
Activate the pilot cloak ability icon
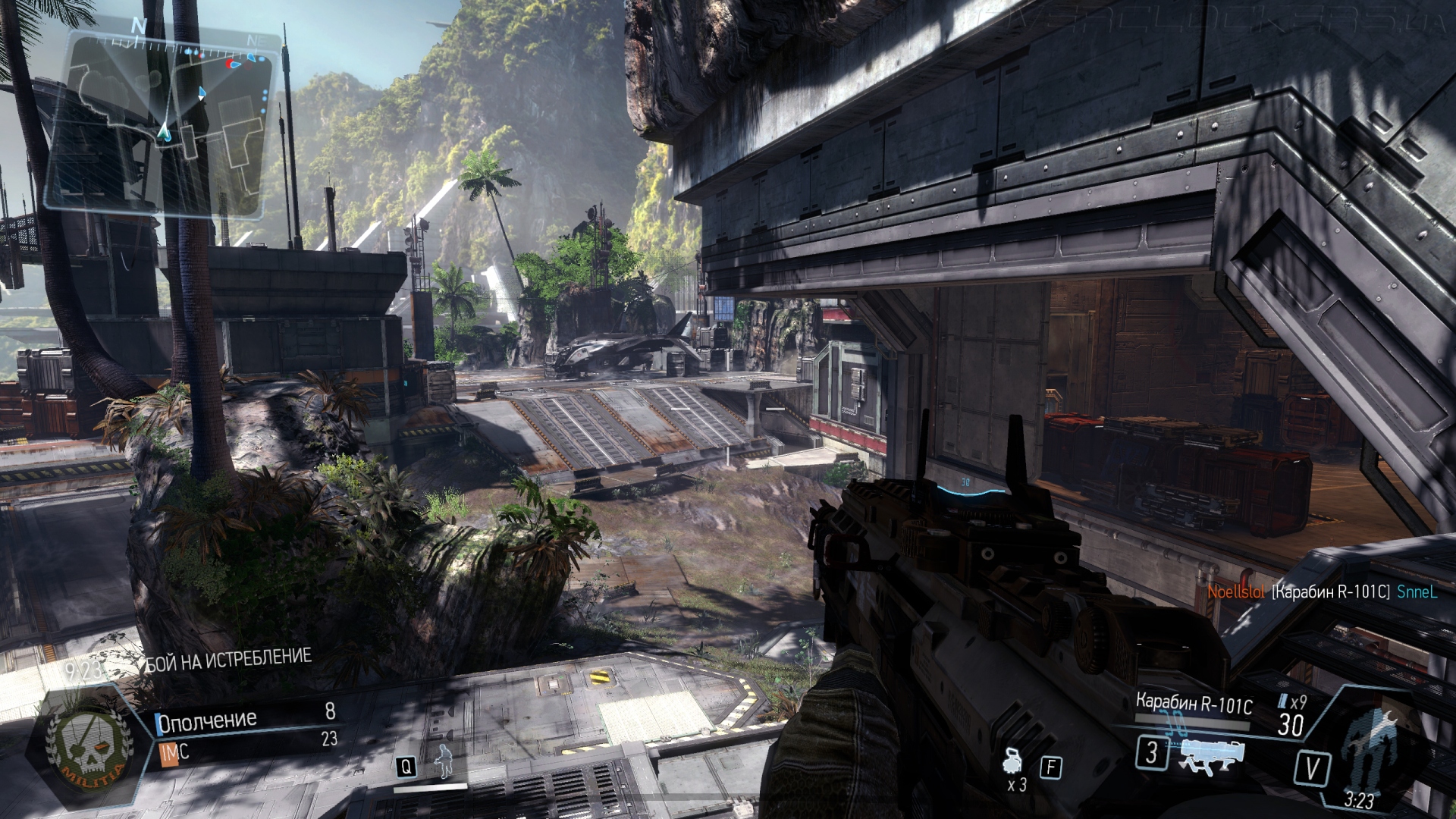pos(442,762)
